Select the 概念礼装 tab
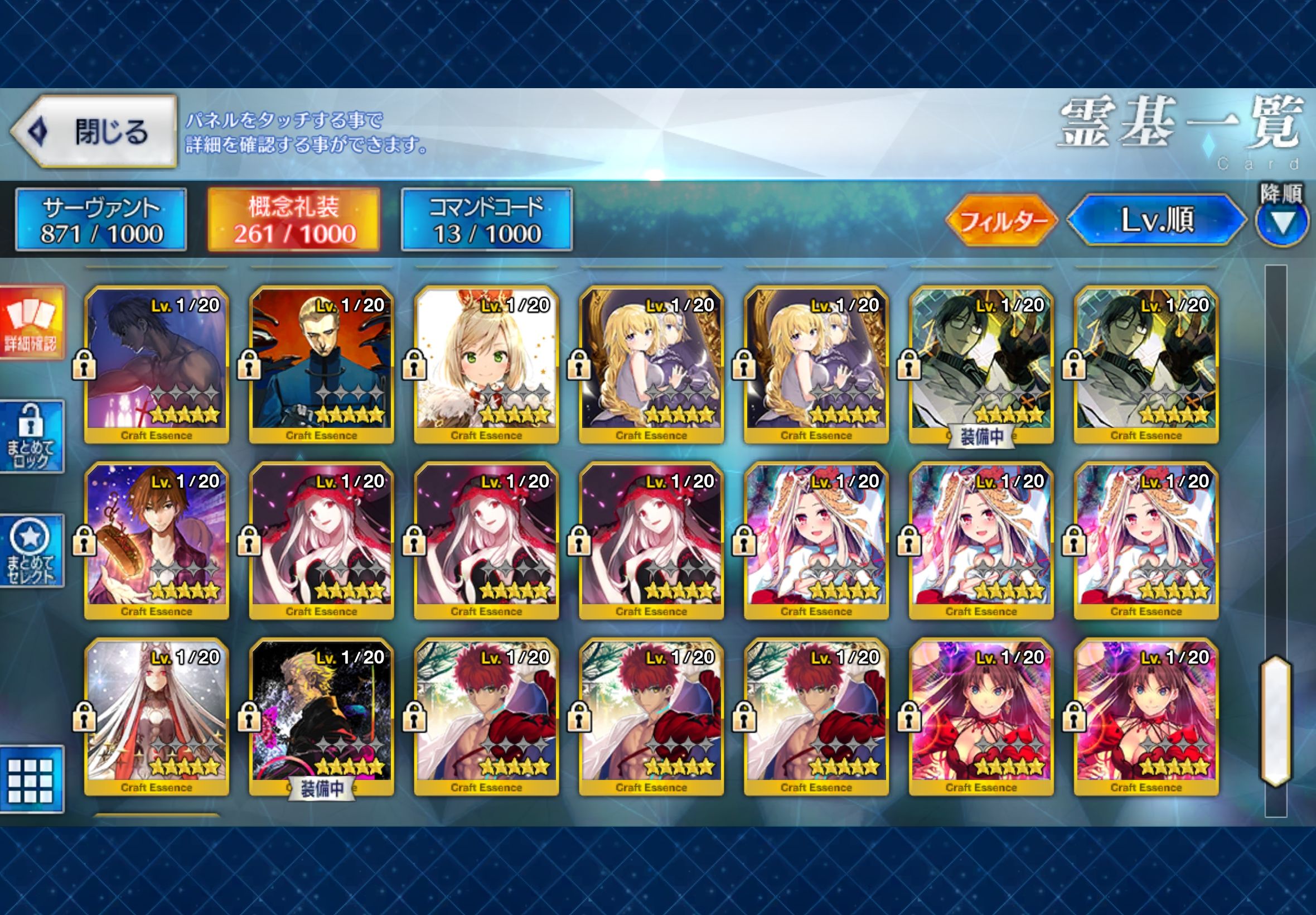Viewport: 1316px width, 915px height. 293,220
